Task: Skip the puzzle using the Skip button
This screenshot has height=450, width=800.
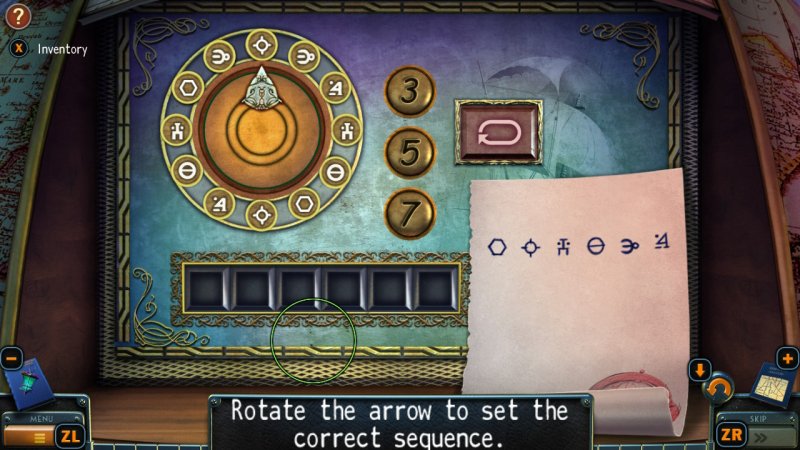Action: tap(758, 434)
